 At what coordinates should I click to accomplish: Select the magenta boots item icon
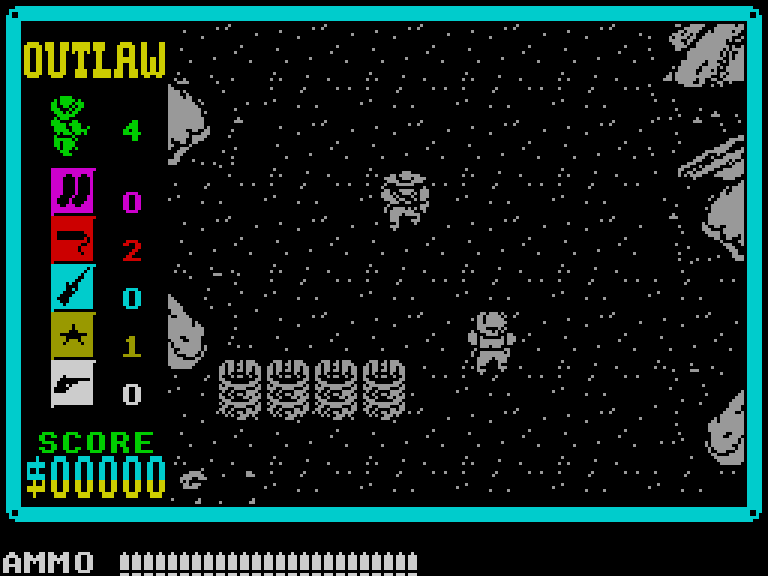[73, 191]
